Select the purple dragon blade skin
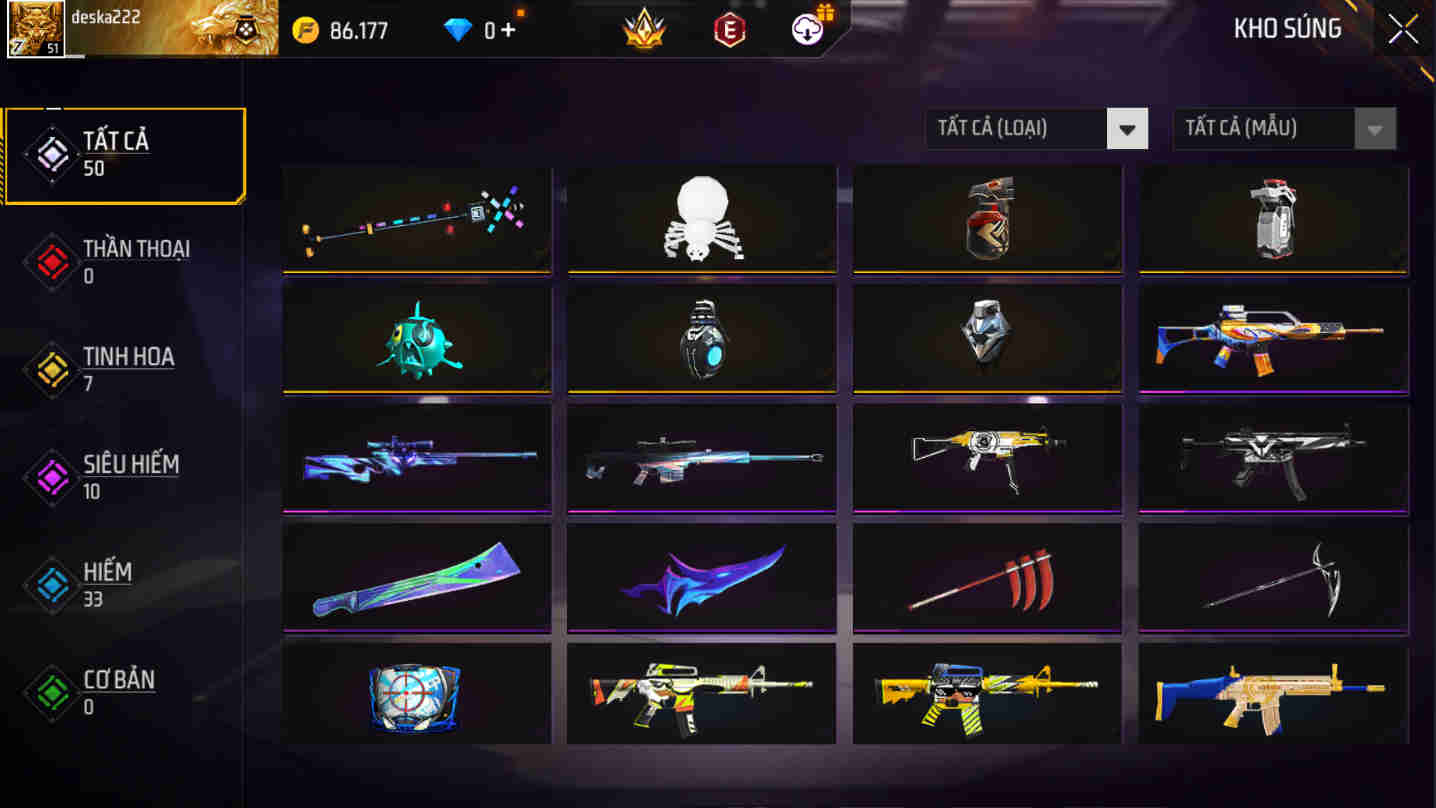 (700, 577)
